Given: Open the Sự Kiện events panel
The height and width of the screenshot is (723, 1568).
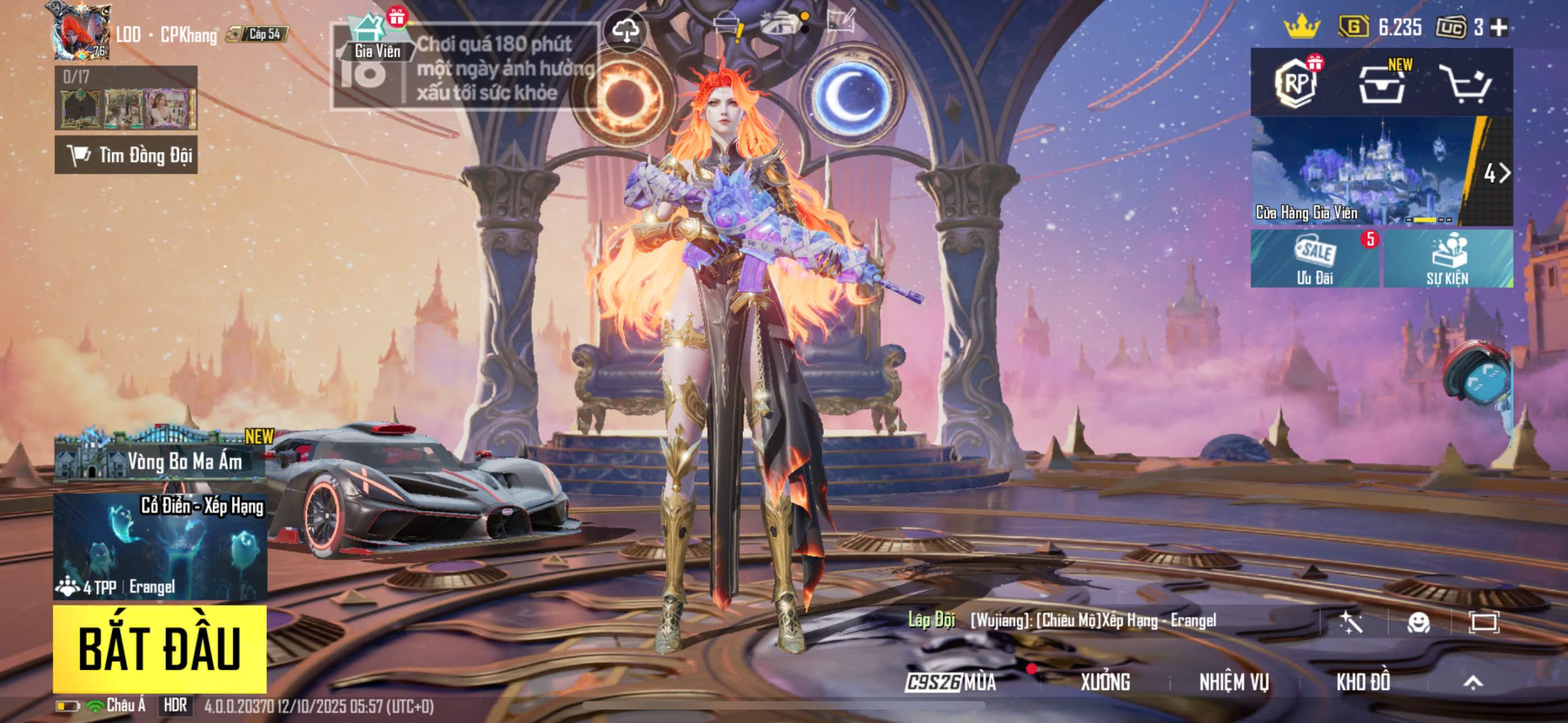Looking at the screenshot, I should pyautogui.click(x=1448, y=260).
